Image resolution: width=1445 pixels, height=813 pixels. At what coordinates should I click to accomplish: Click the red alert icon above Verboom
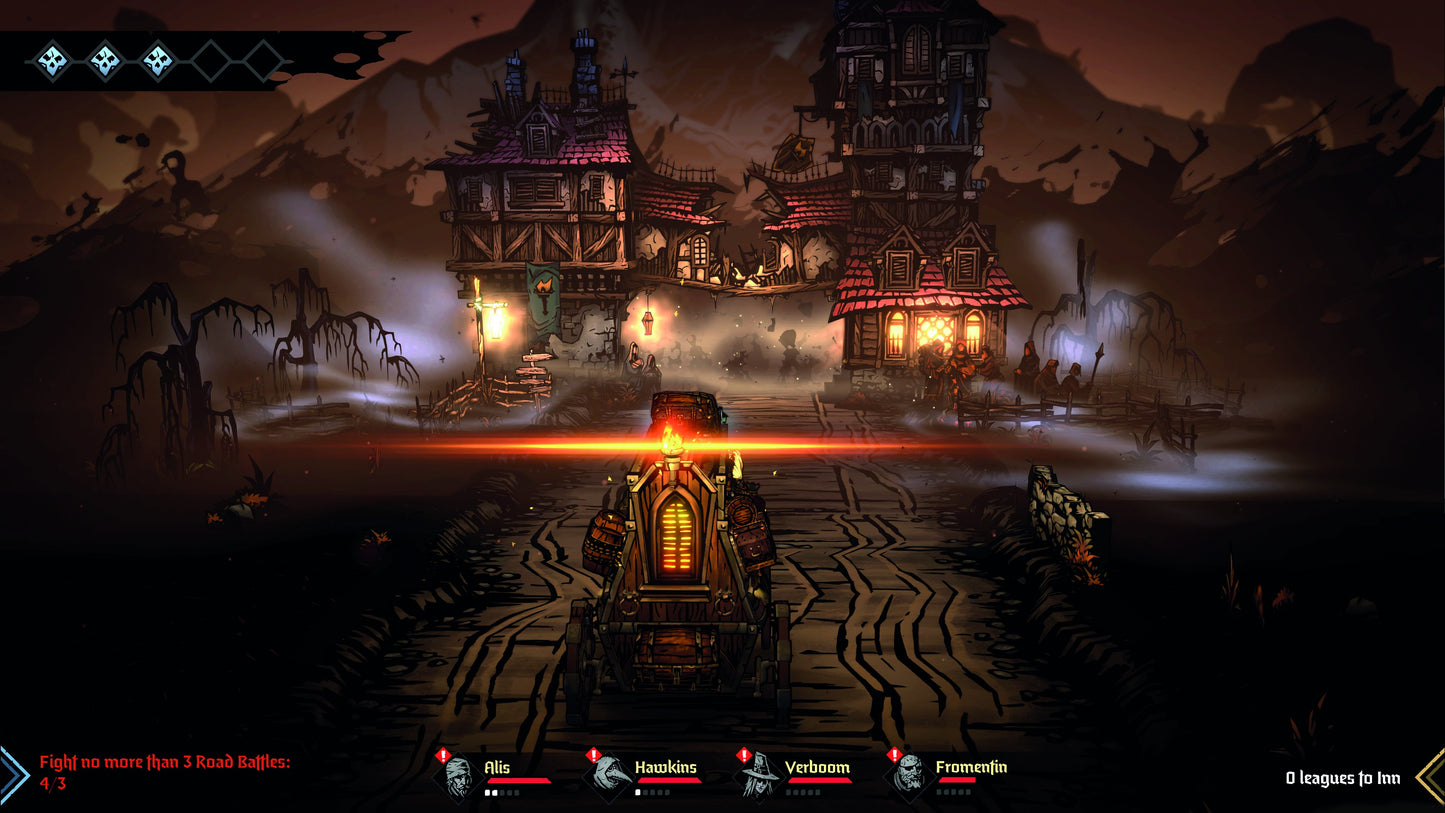[743, 754]
